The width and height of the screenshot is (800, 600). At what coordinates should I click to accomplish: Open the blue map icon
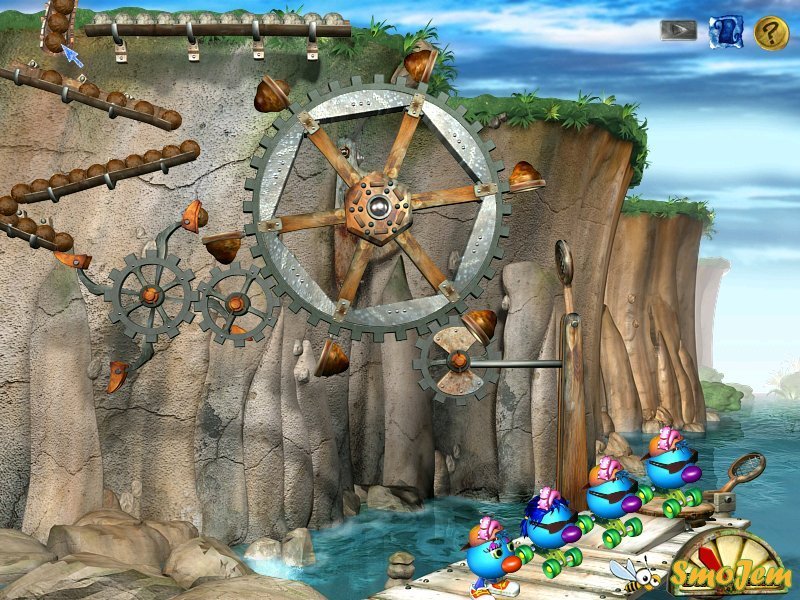tap(726, 31)
